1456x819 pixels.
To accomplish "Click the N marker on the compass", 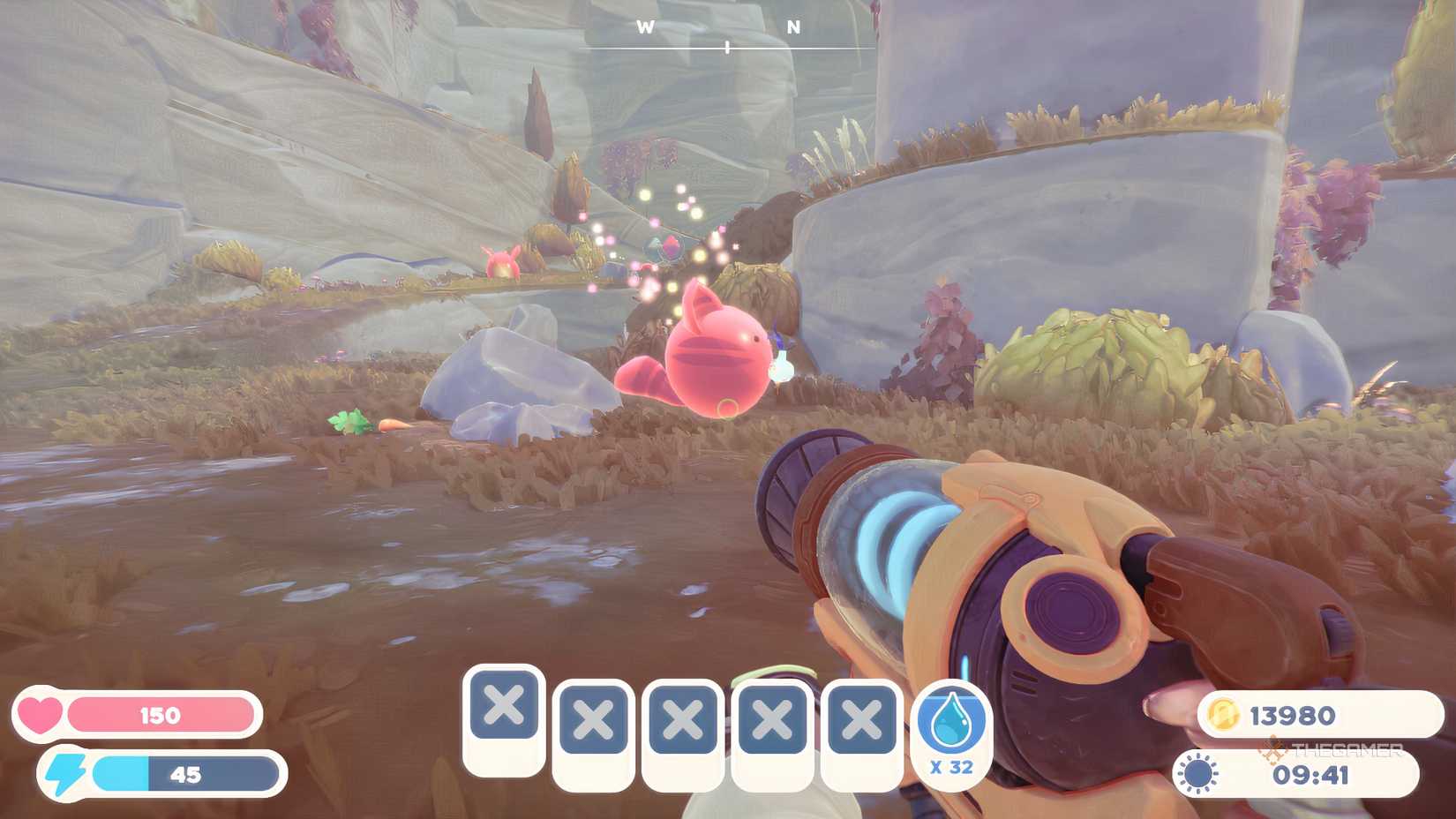I will [x=793, y=26].
